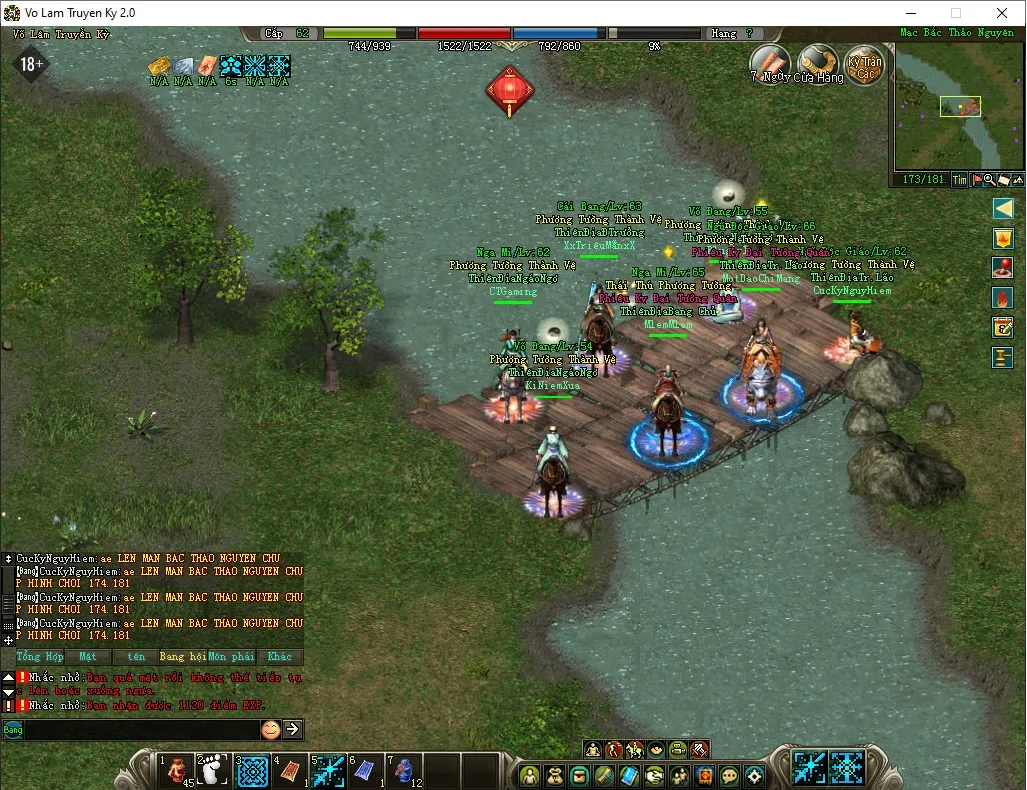Open the Kỳ Trân Các shop
The height and width of the screenshot is (790, 1027).
point(864,64)
